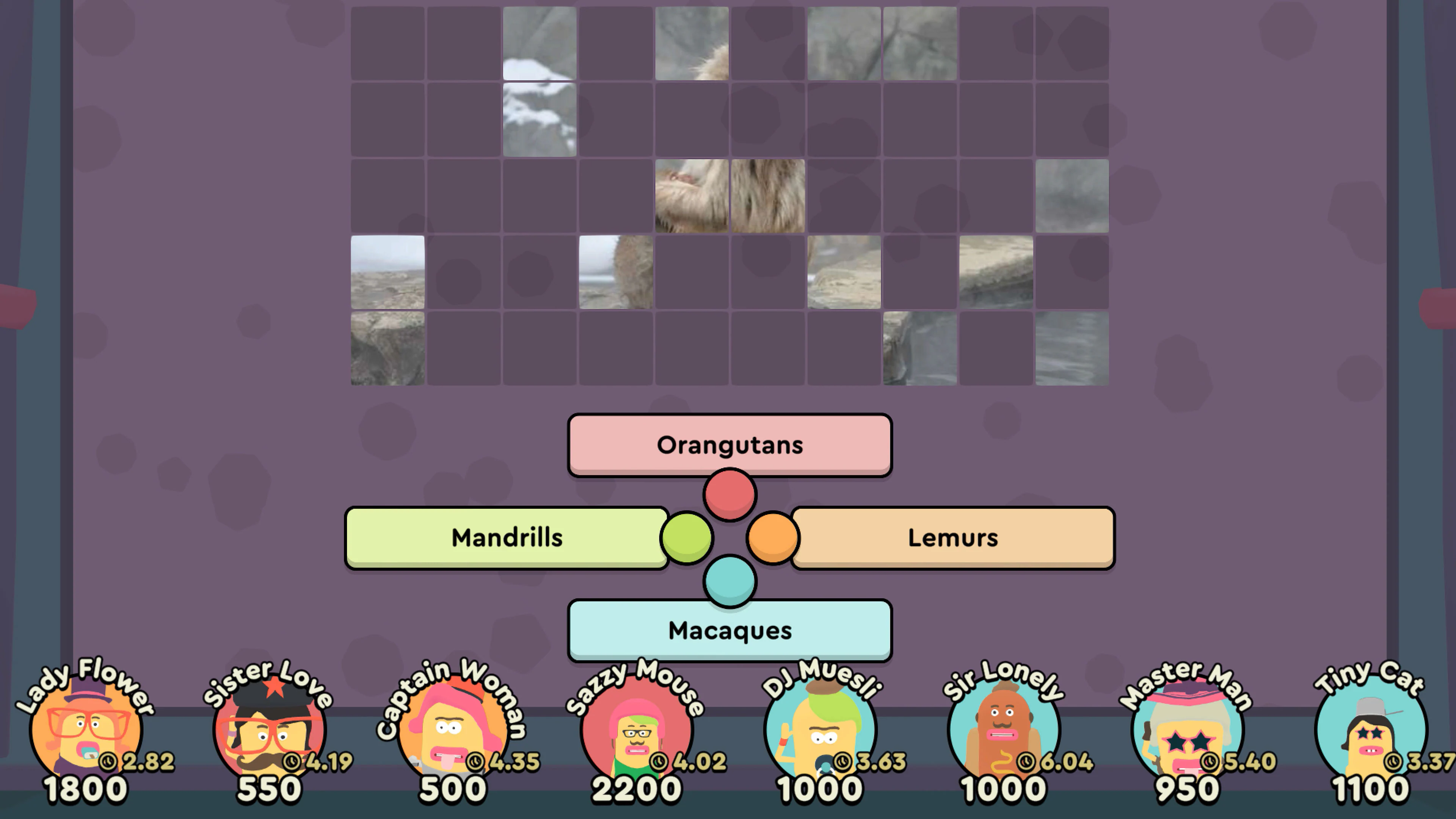This screenshot has height=819, width=1456.
Task: Click the rock tile at the bottom left
Action: pyautogui.click(x=387, y=348)
